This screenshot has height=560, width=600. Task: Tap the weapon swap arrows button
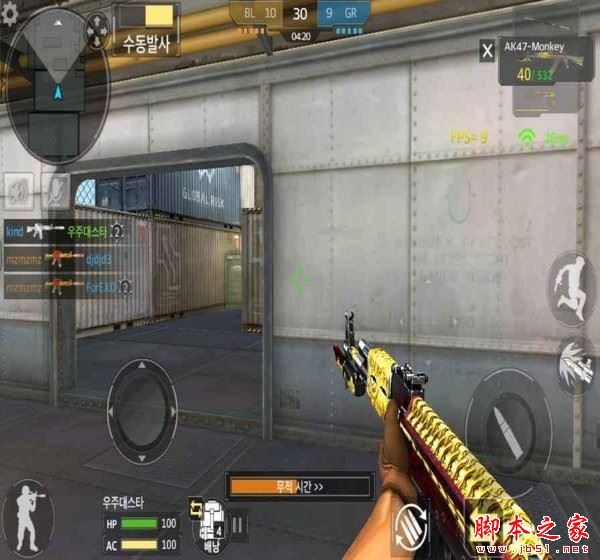pos(413,524)
